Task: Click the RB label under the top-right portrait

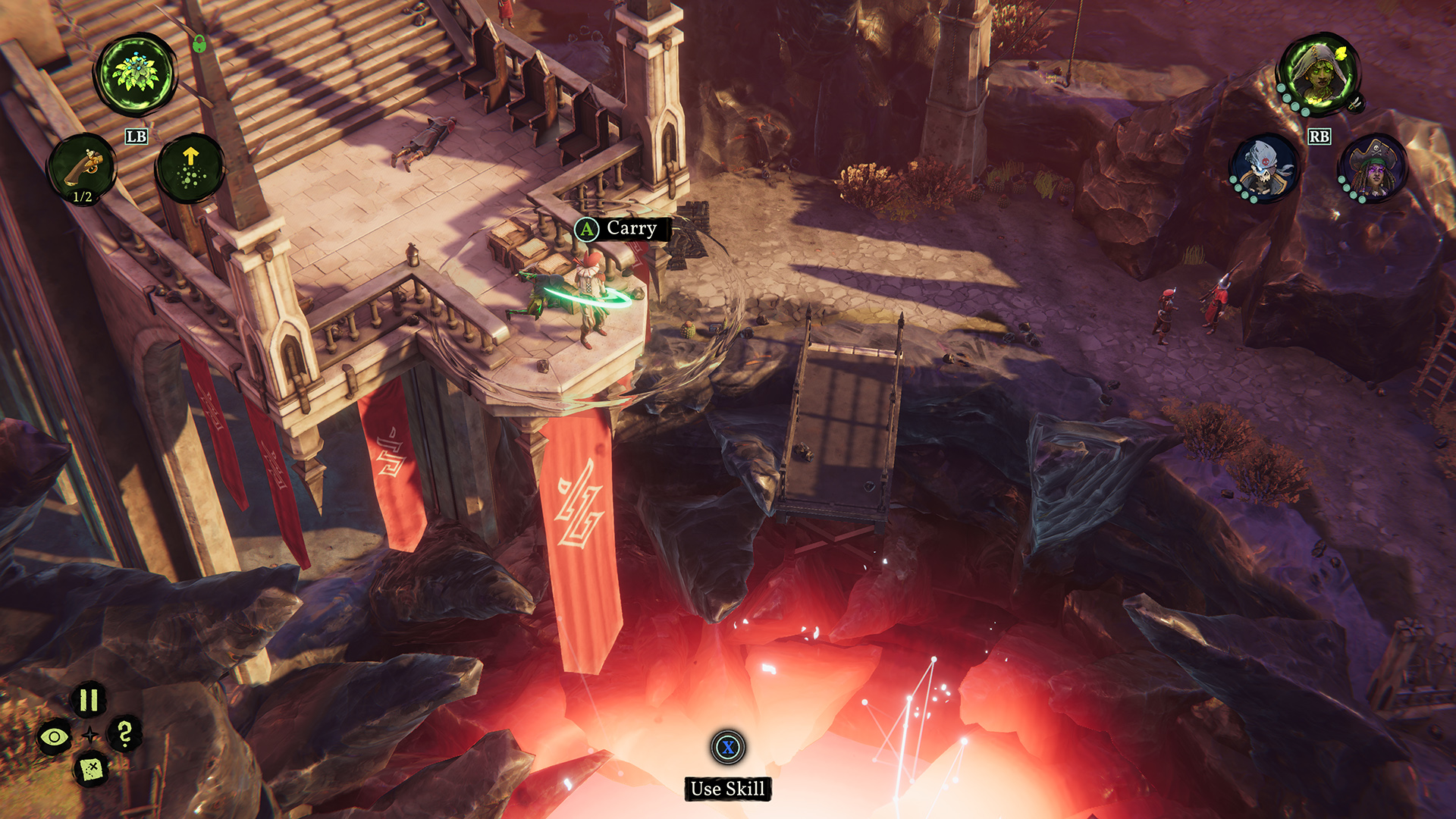Action: pos(1319,137)
